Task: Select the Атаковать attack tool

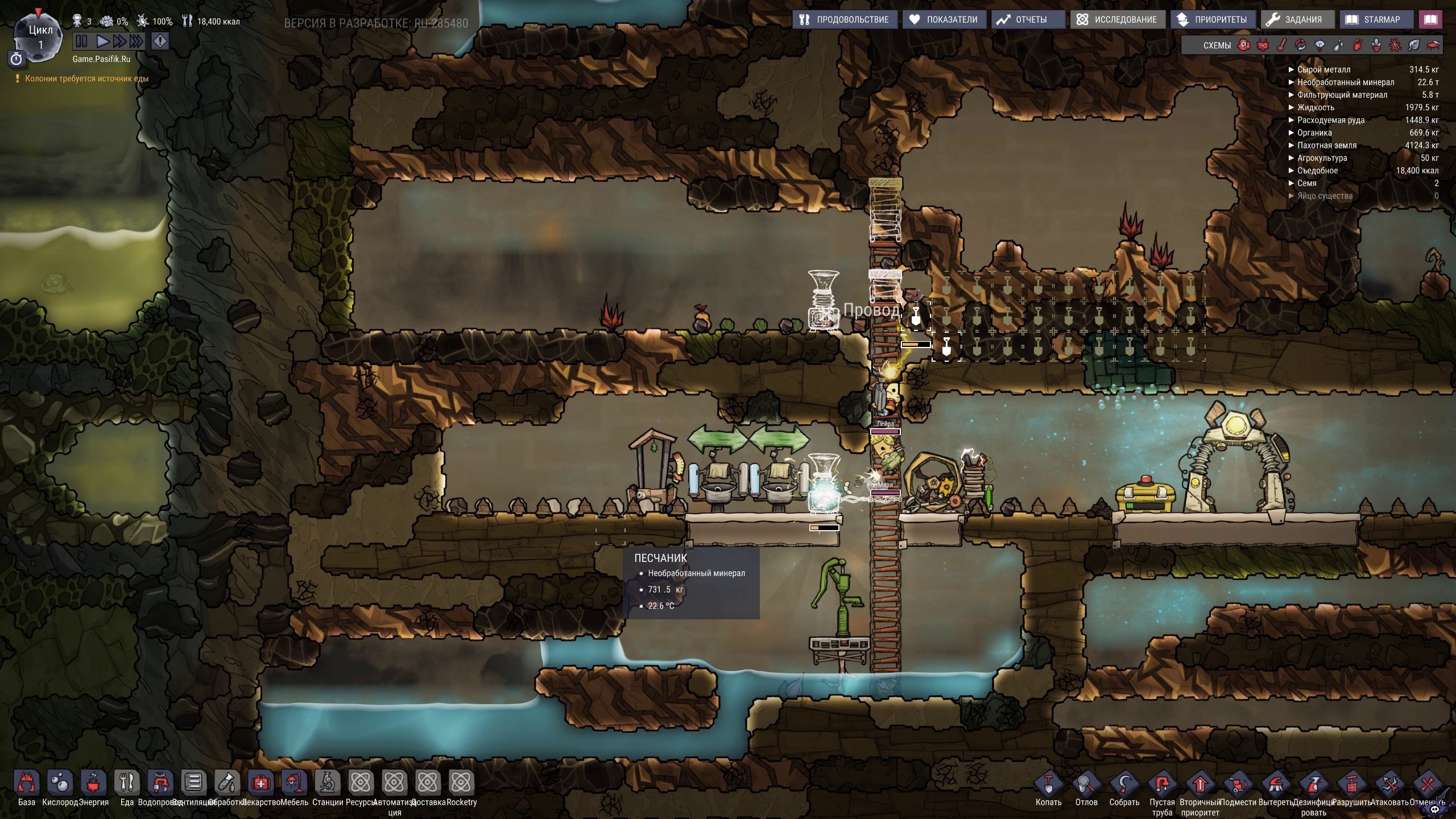Action: (1389, 785)
